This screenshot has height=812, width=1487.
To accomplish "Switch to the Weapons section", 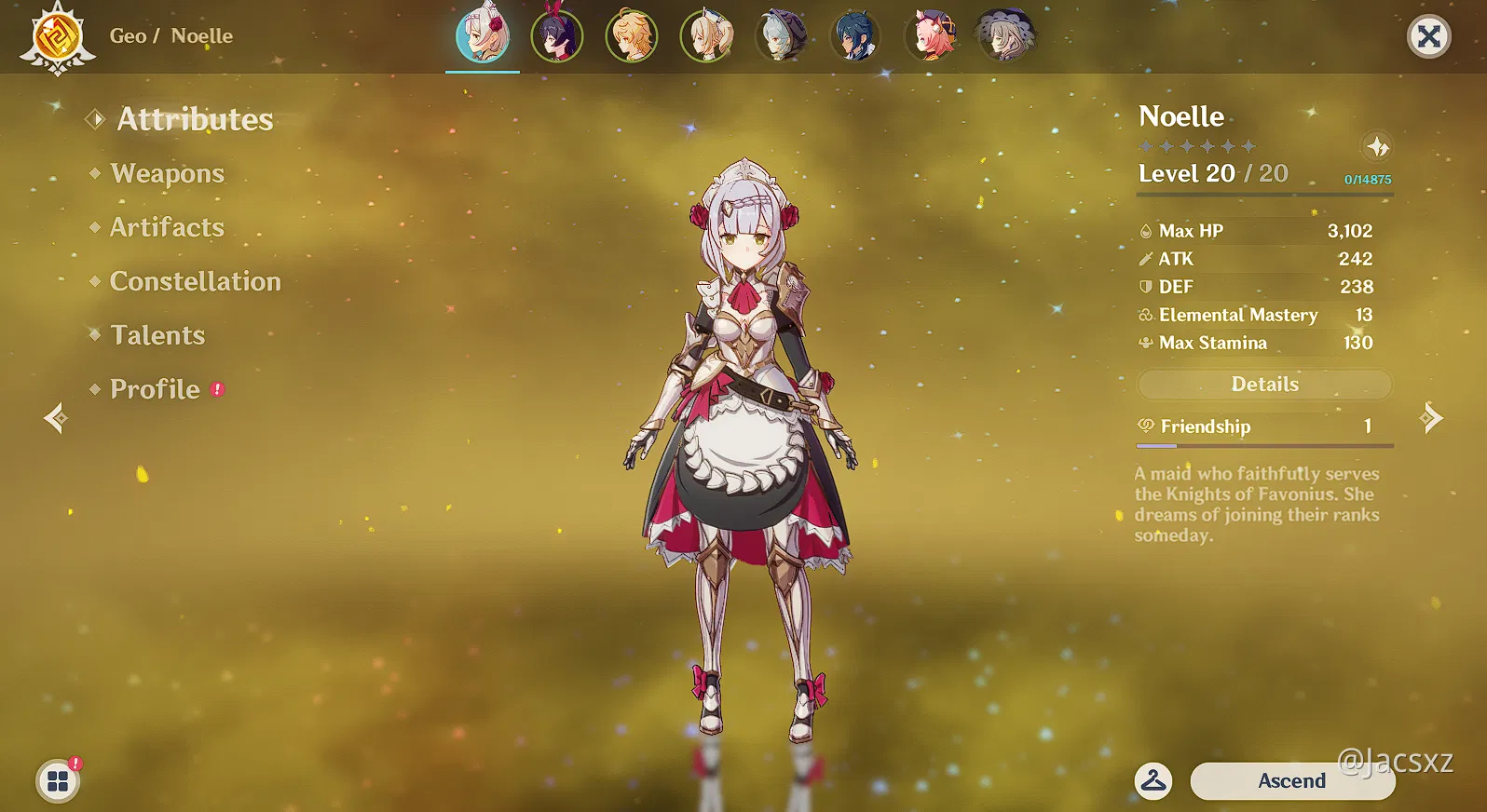I will (166, 173).
